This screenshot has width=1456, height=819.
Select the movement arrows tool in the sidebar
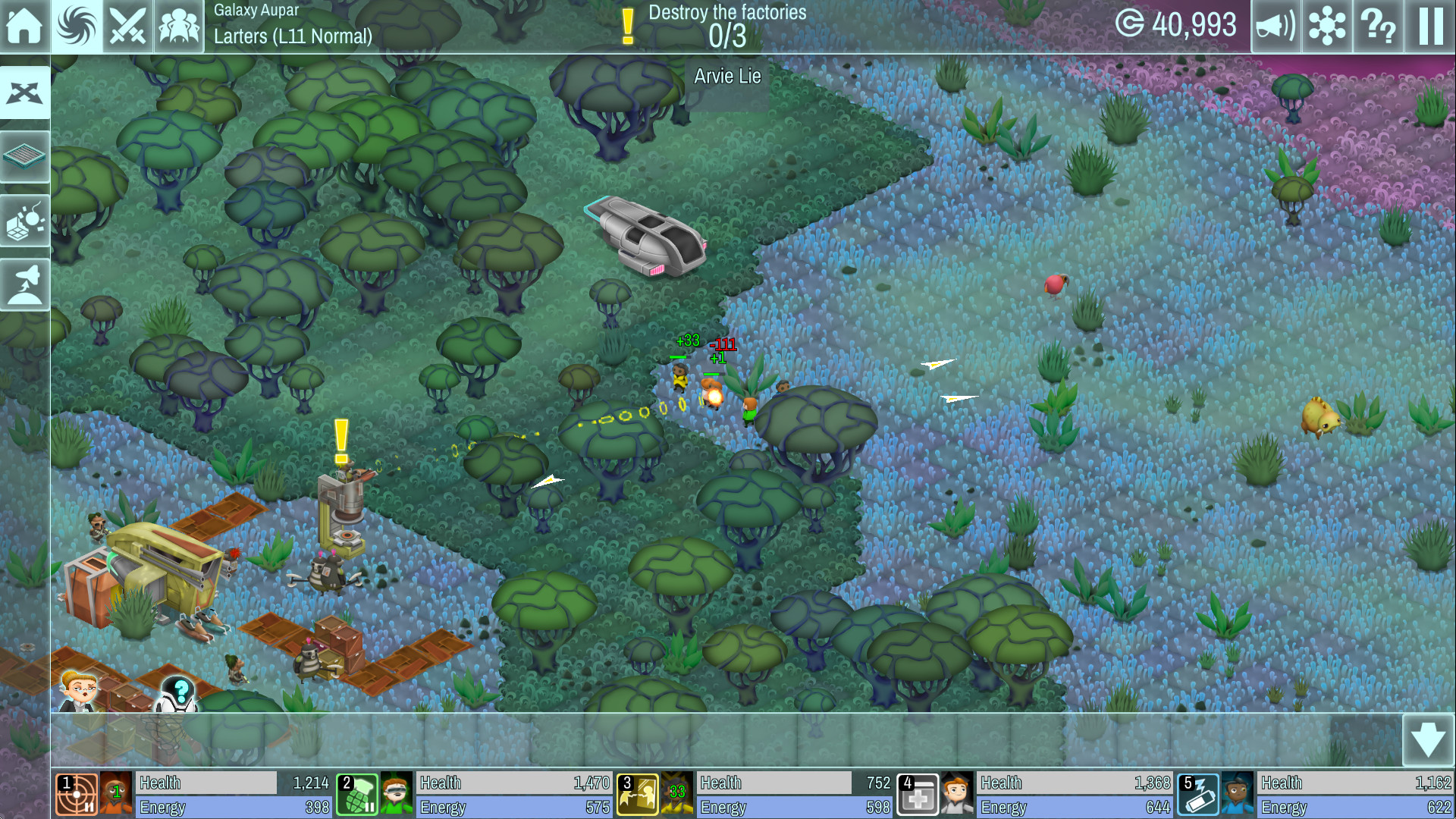(x=25, y=92)
